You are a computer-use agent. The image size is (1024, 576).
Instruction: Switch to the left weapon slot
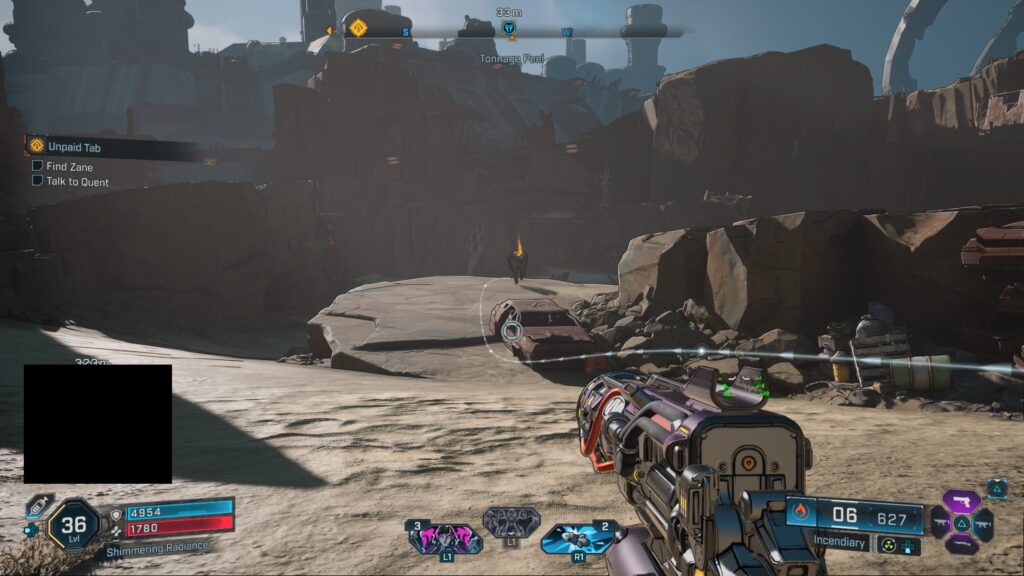[x=940, y=522]
